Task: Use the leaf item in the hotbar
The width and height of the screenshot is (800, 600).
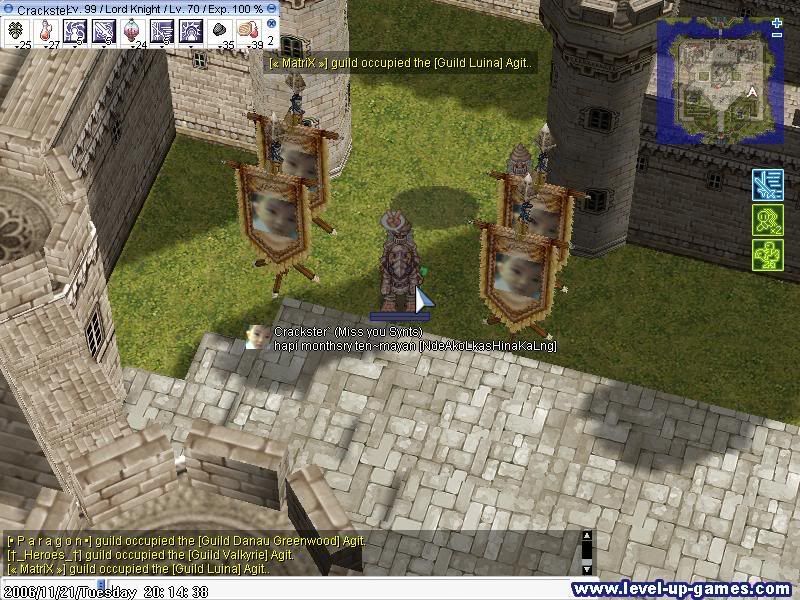Action: pos(18,31)
